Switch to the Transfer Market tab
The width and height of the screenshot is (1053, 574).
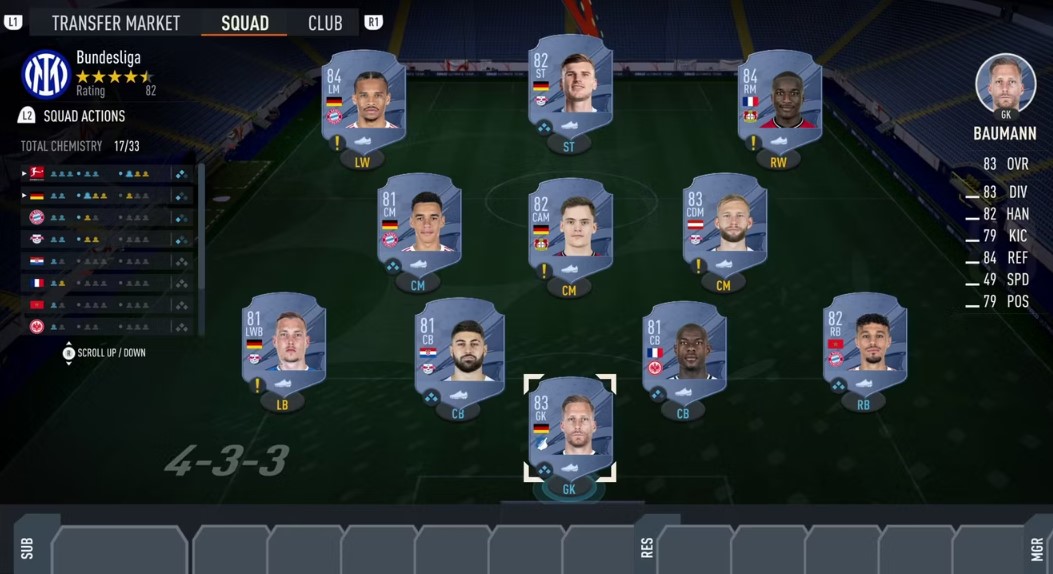[116, 22]
